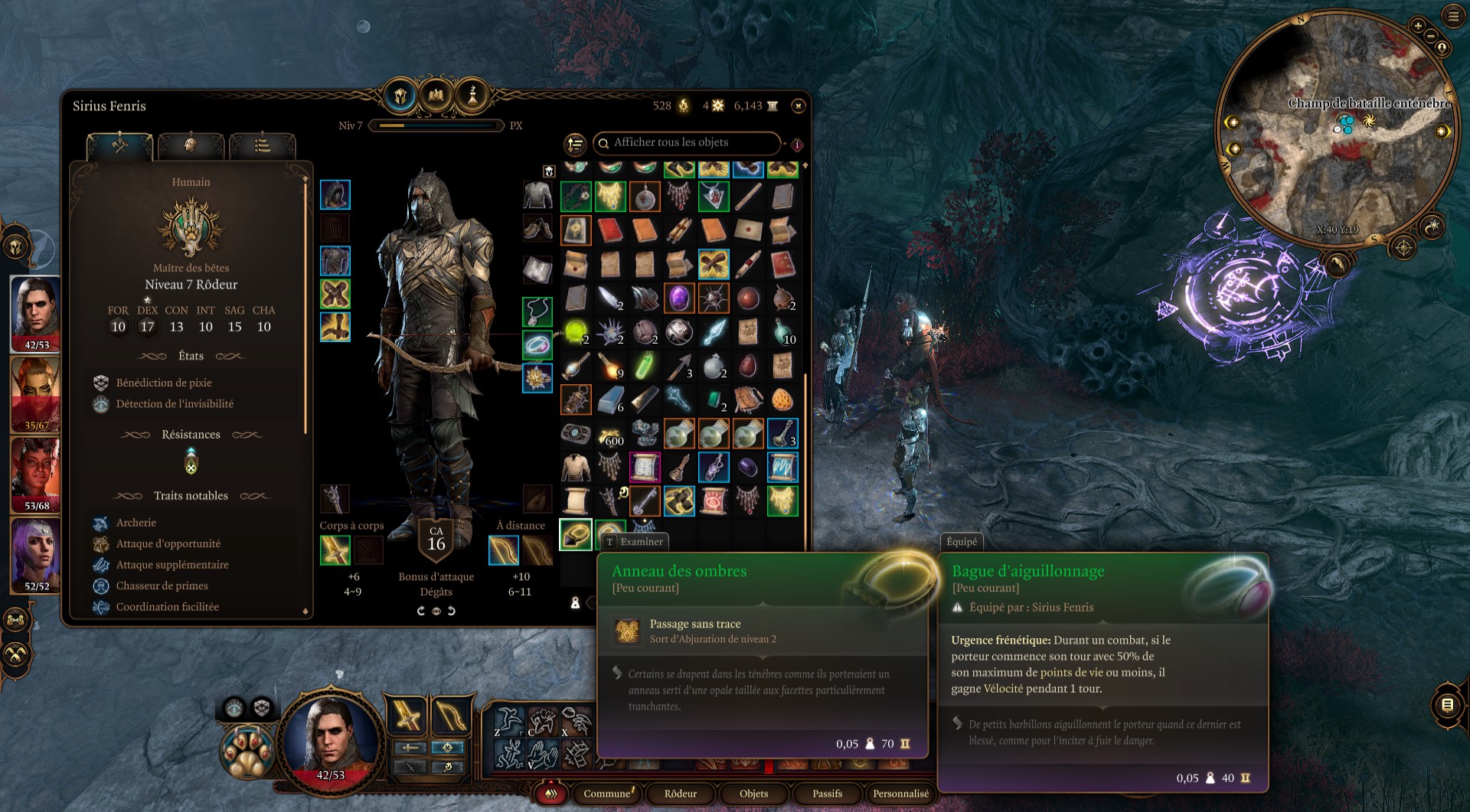Select the party portrait with 35/67 health

tap(35, 395)
